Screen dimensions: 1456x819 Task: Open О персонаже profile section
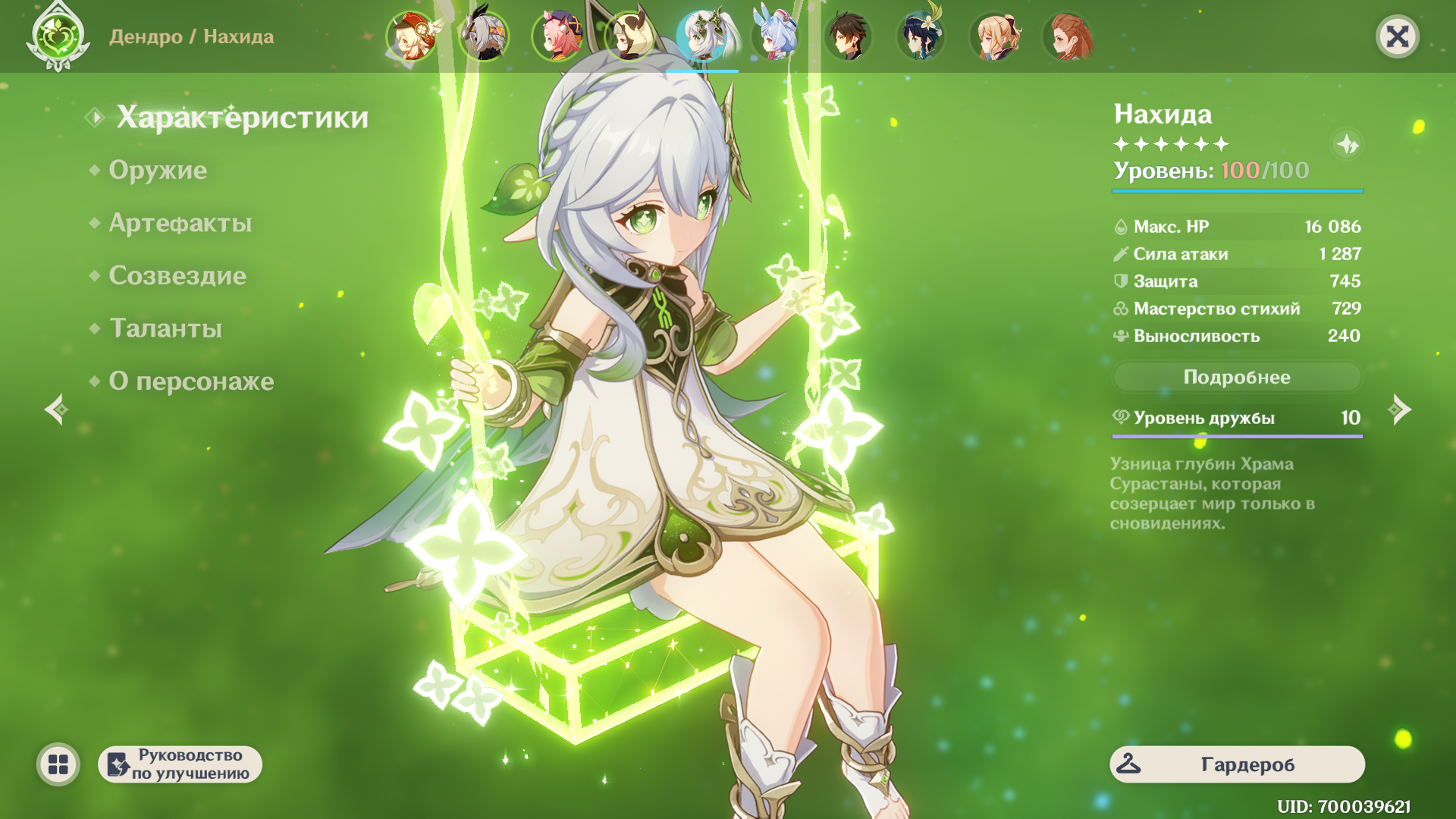[x=191, y=381]
